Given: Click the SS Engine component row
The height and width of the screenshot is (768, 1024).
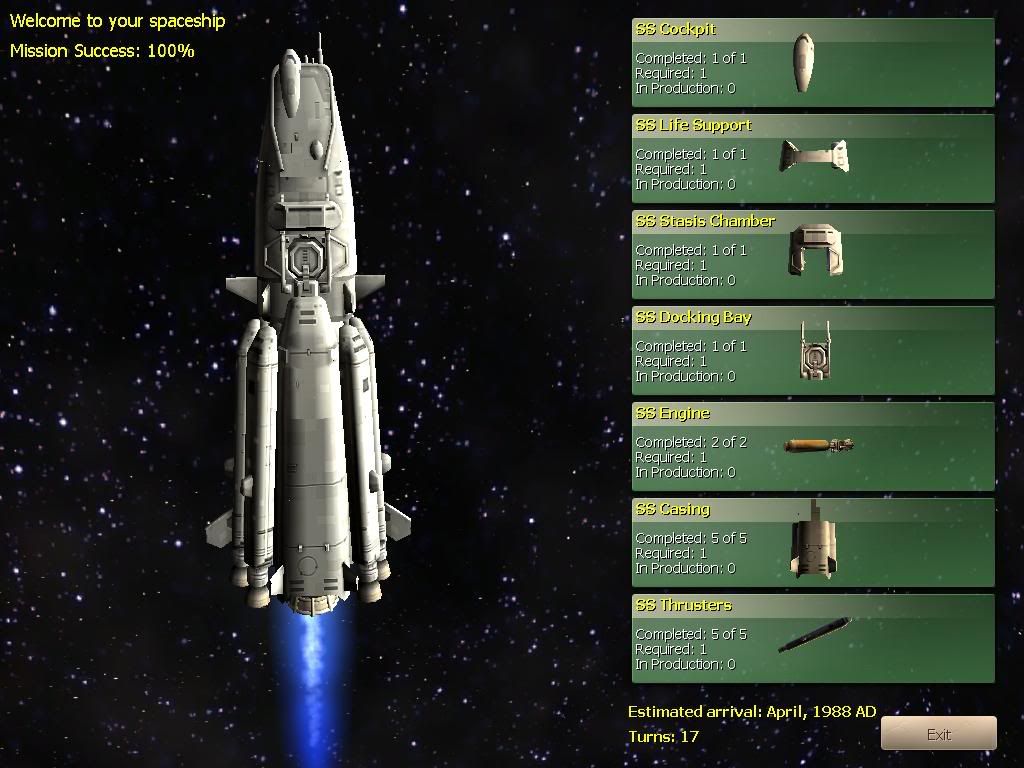Looking at the screenshot, I should click(x=813, y=446).
